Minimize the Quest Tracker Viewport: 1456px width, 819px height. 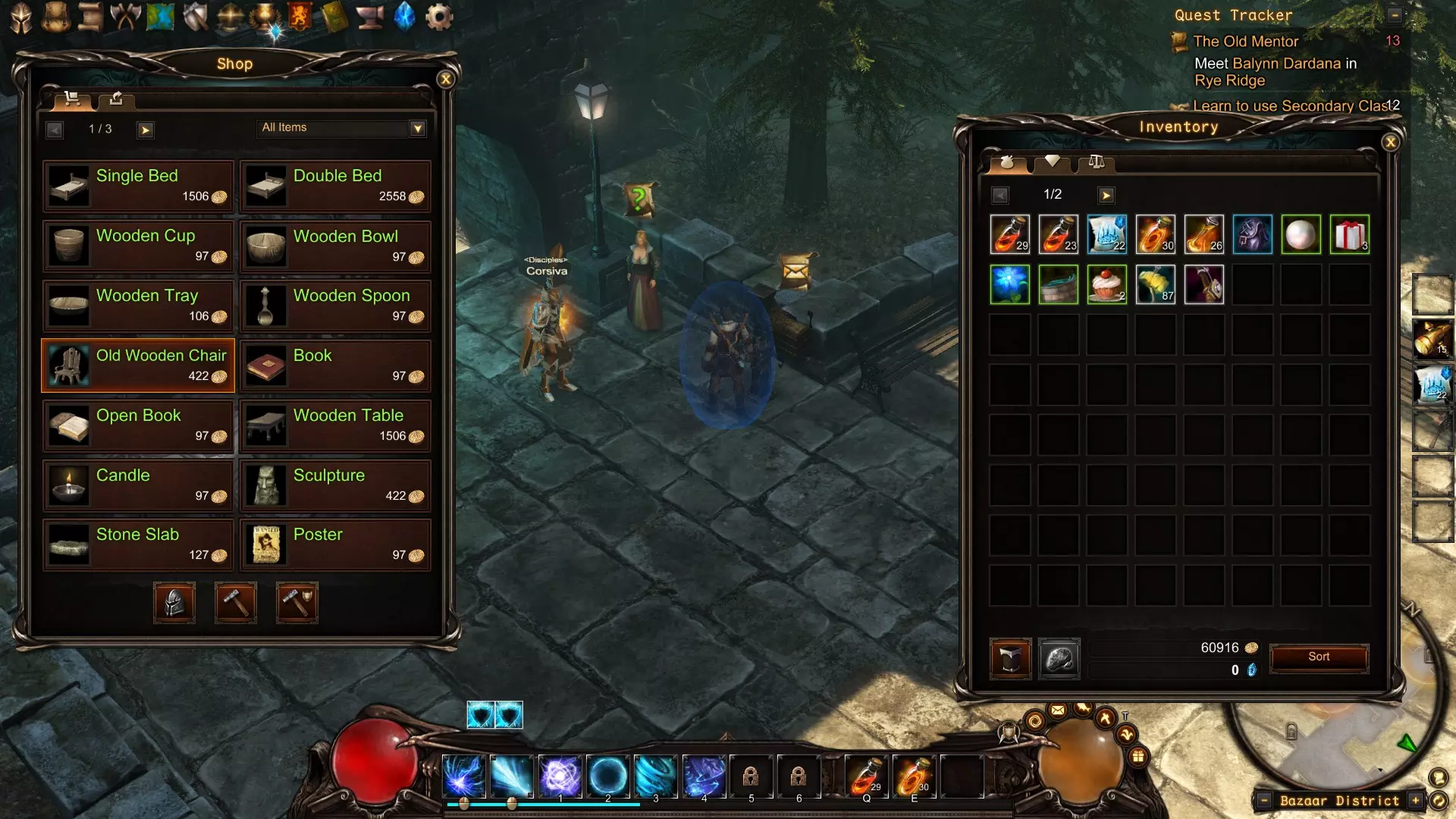[x=1395, y=14]
